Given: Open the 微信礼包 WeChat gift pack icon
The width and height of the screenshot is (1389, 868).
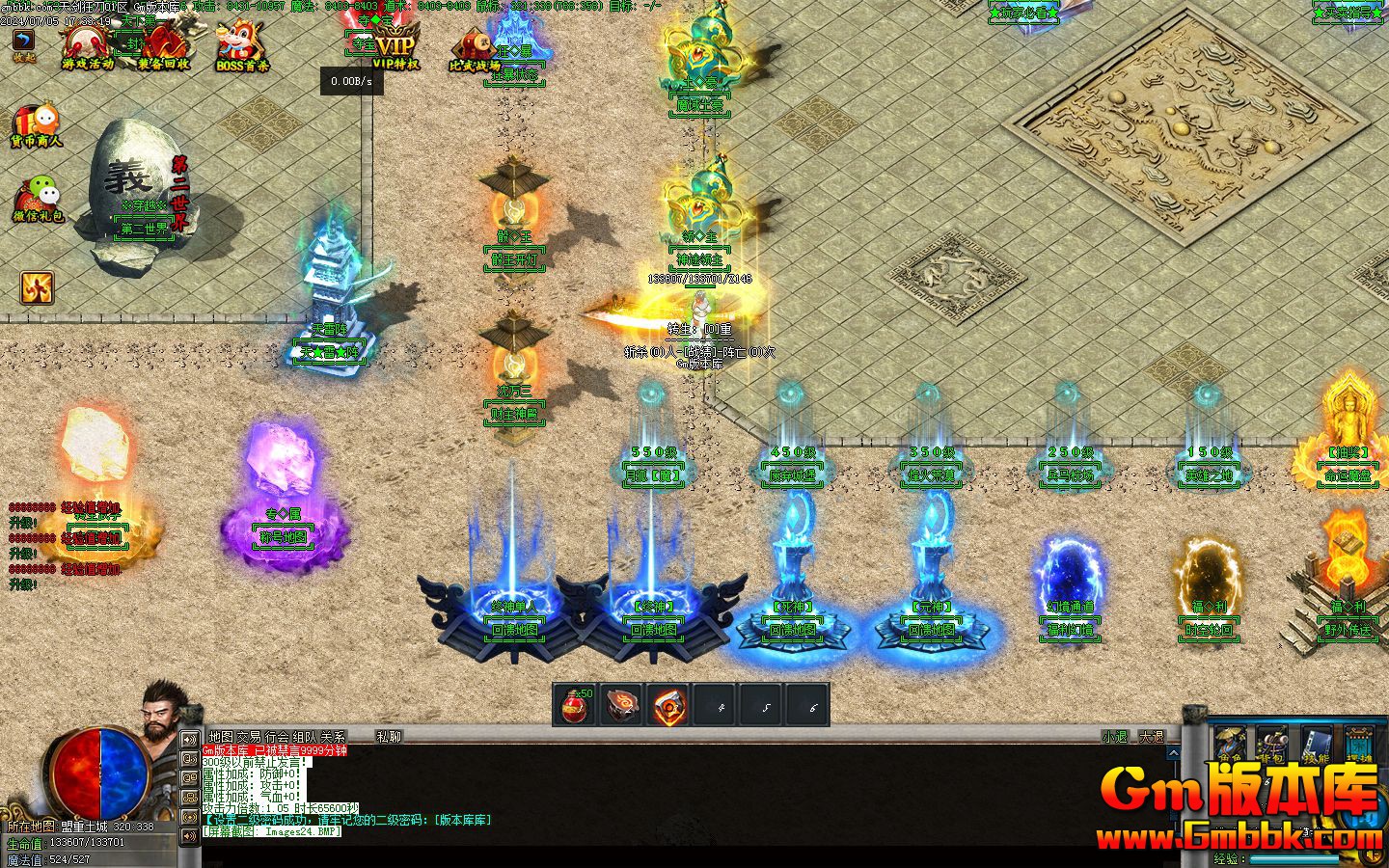Looking at the screenshot, I should click(x=38, y=200).
